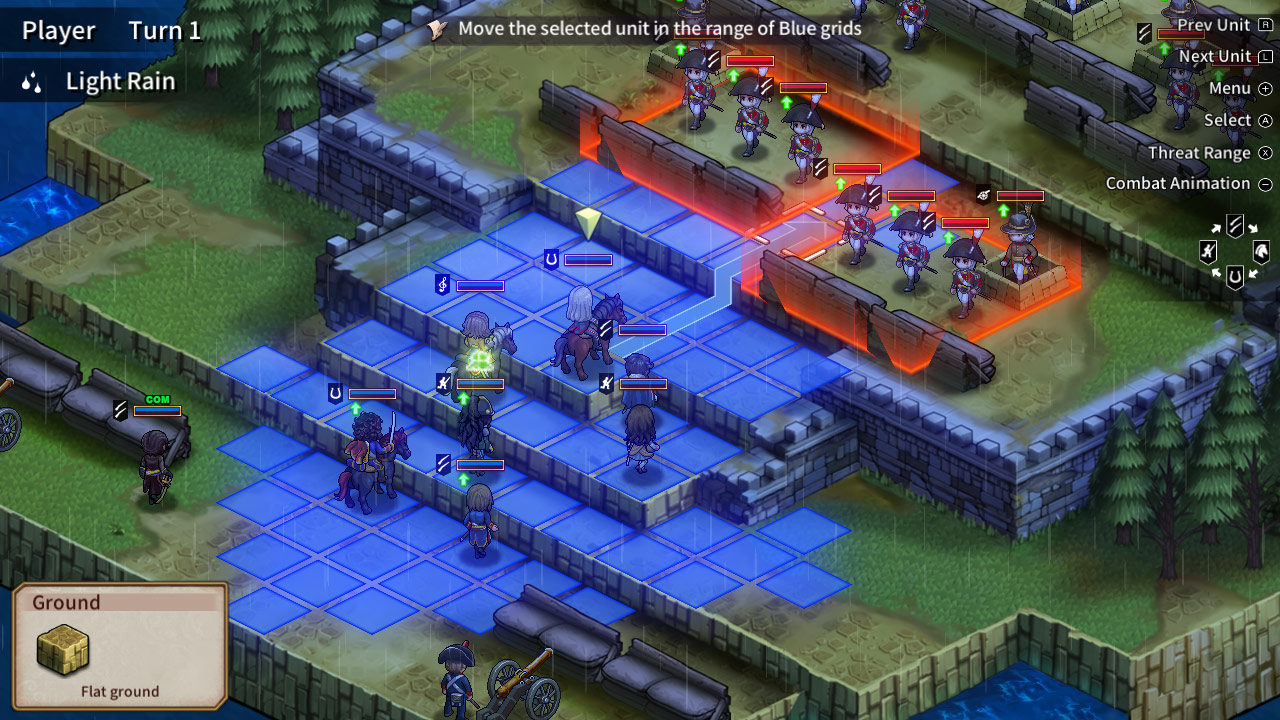The width and height of the screenshot is (1280, 720).
Task: Click the yellow cursor arrow on the map
Action: pyautogui.click(x=588, y=222)
